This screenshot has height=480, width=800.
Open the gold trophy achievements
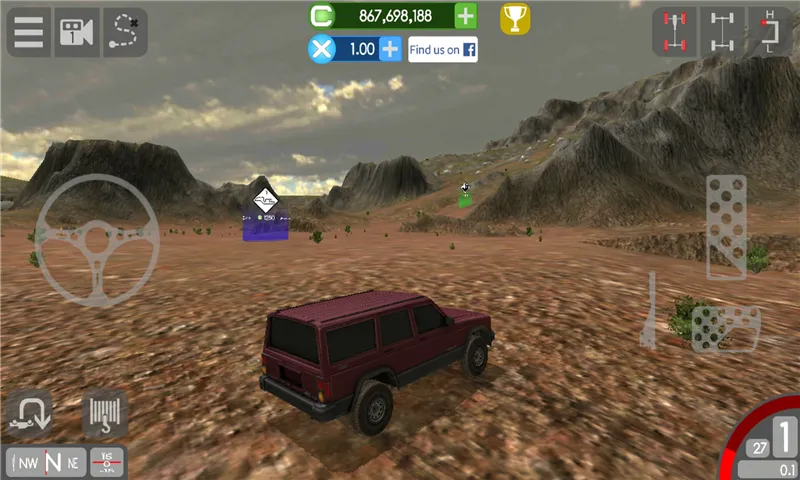[515, 17]
